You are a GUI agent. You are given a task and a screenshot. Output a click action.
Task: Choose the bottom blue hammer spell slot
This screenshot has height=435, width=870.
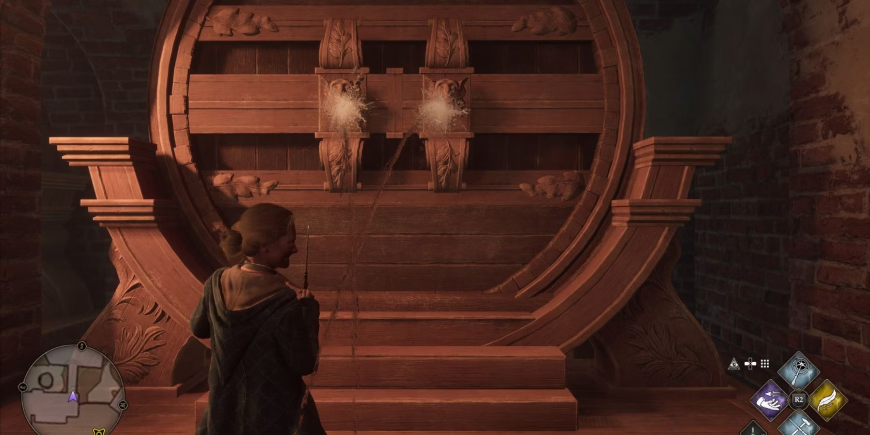point(798,425)
